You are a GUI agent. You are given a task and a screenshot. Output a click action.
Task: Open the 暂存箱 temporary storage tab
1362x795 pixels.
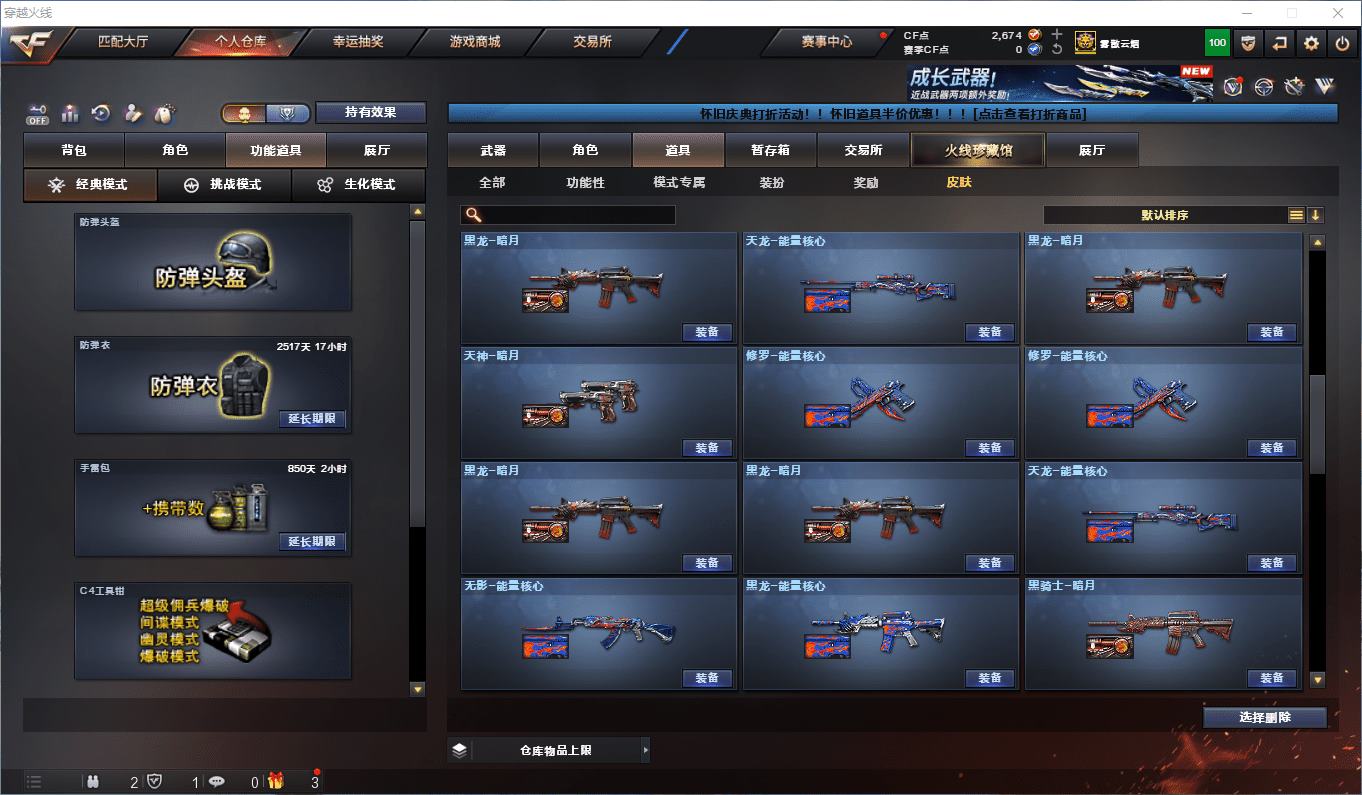click(770, 150)
